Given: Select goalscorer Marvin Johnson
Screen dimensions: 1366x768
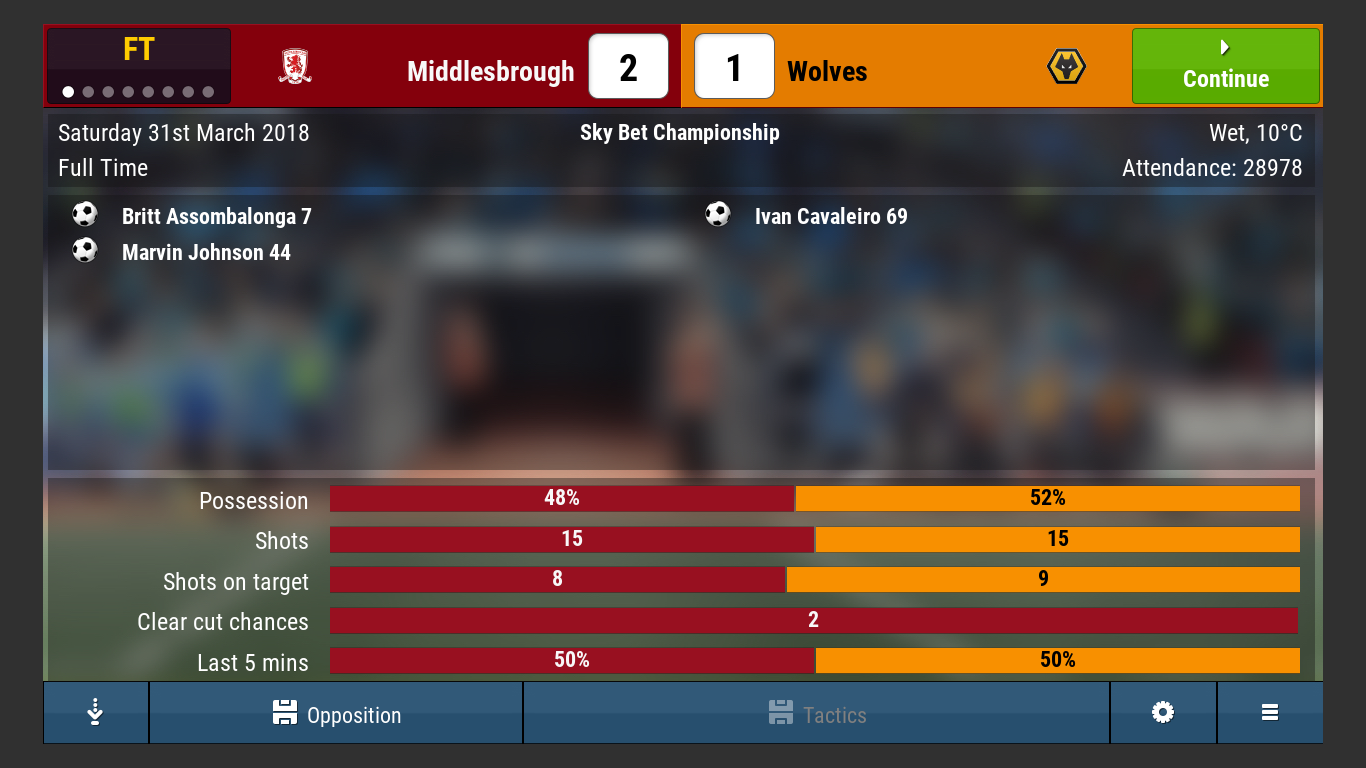Looking at the screenshot, I should [x=206, y=252].
